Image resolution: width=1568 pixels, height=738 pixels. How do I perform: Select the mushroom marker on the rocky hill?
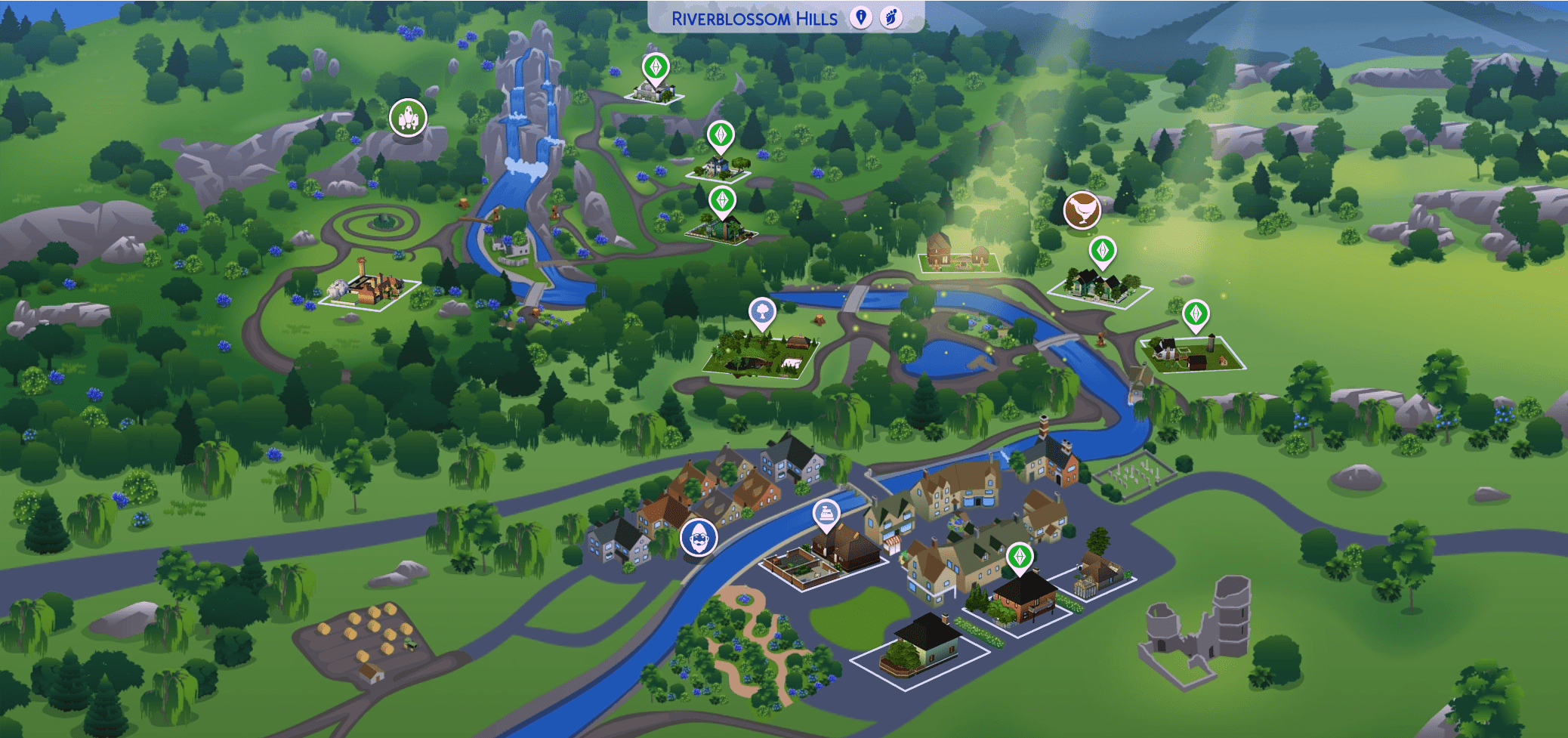(x=408, y=117)
